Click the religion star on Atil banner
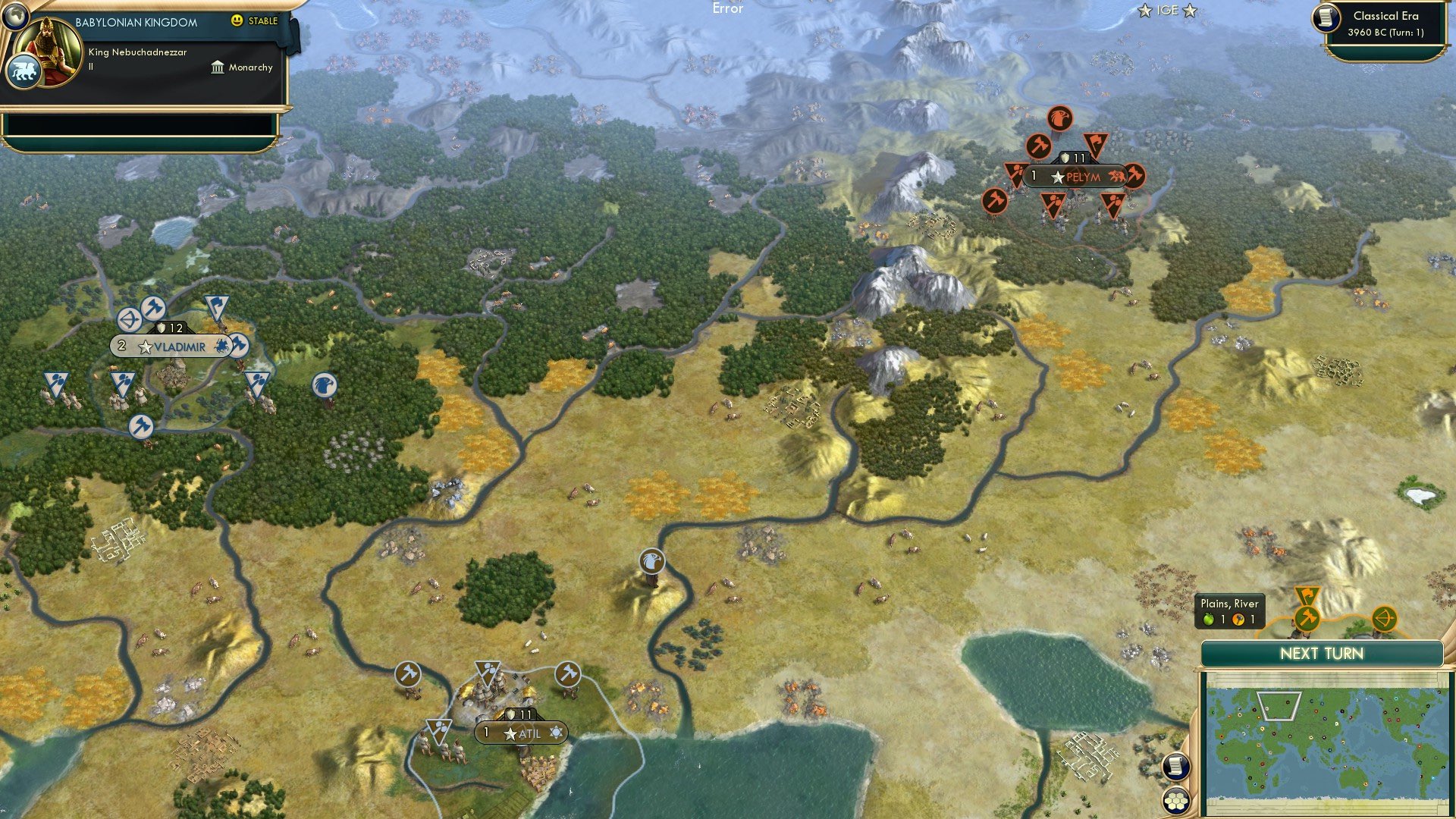This screenshot has width=1456, height=819. [x=557, y=732]
